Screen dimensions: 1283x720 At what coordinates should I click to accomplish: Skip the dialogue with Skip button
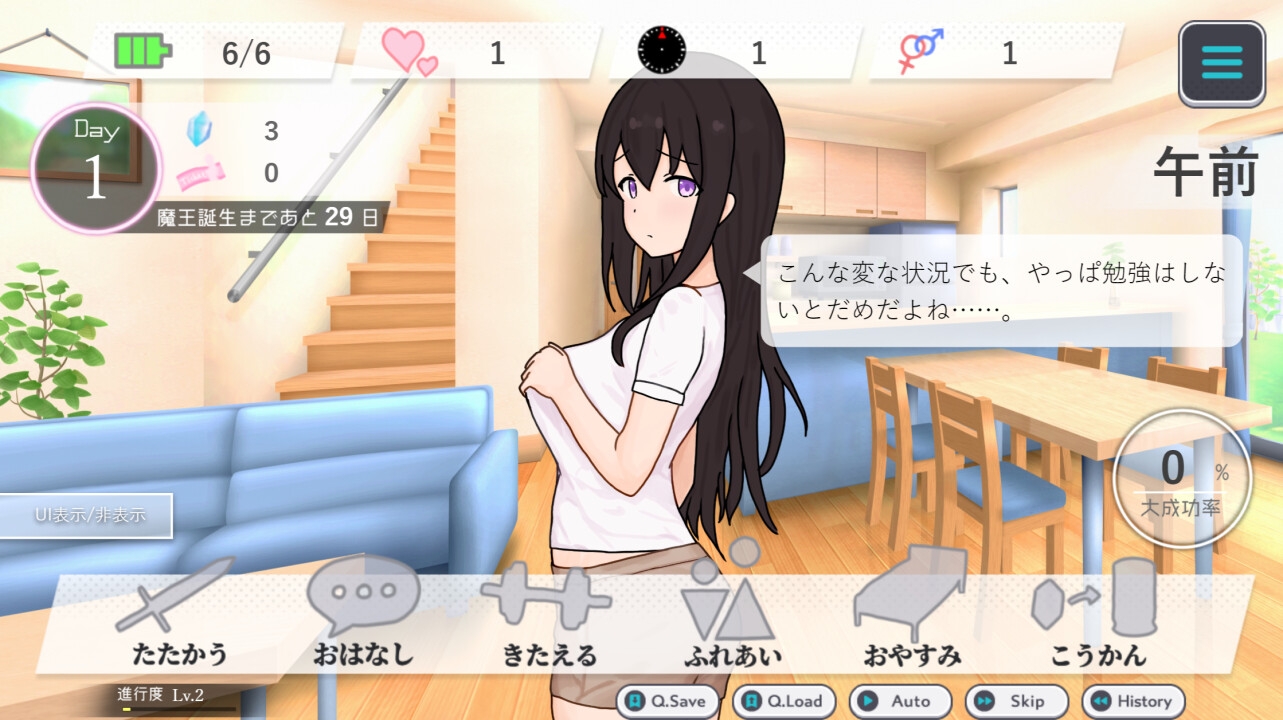tap(1016, 701)
